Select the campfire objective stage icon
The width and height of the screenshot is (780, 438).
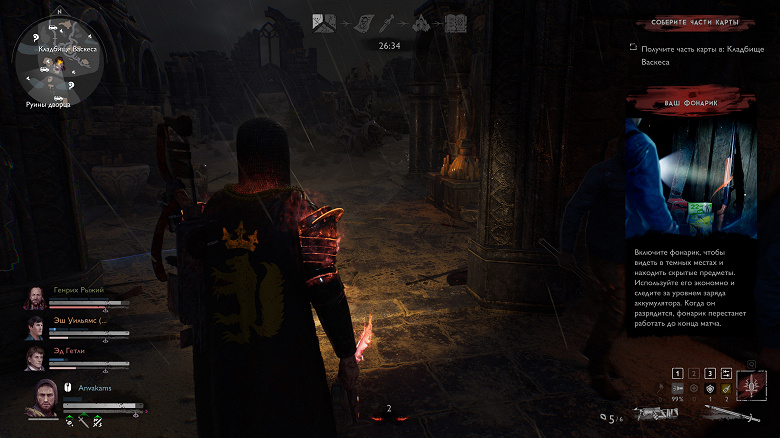pyautogui.click(x=422, y=21)
